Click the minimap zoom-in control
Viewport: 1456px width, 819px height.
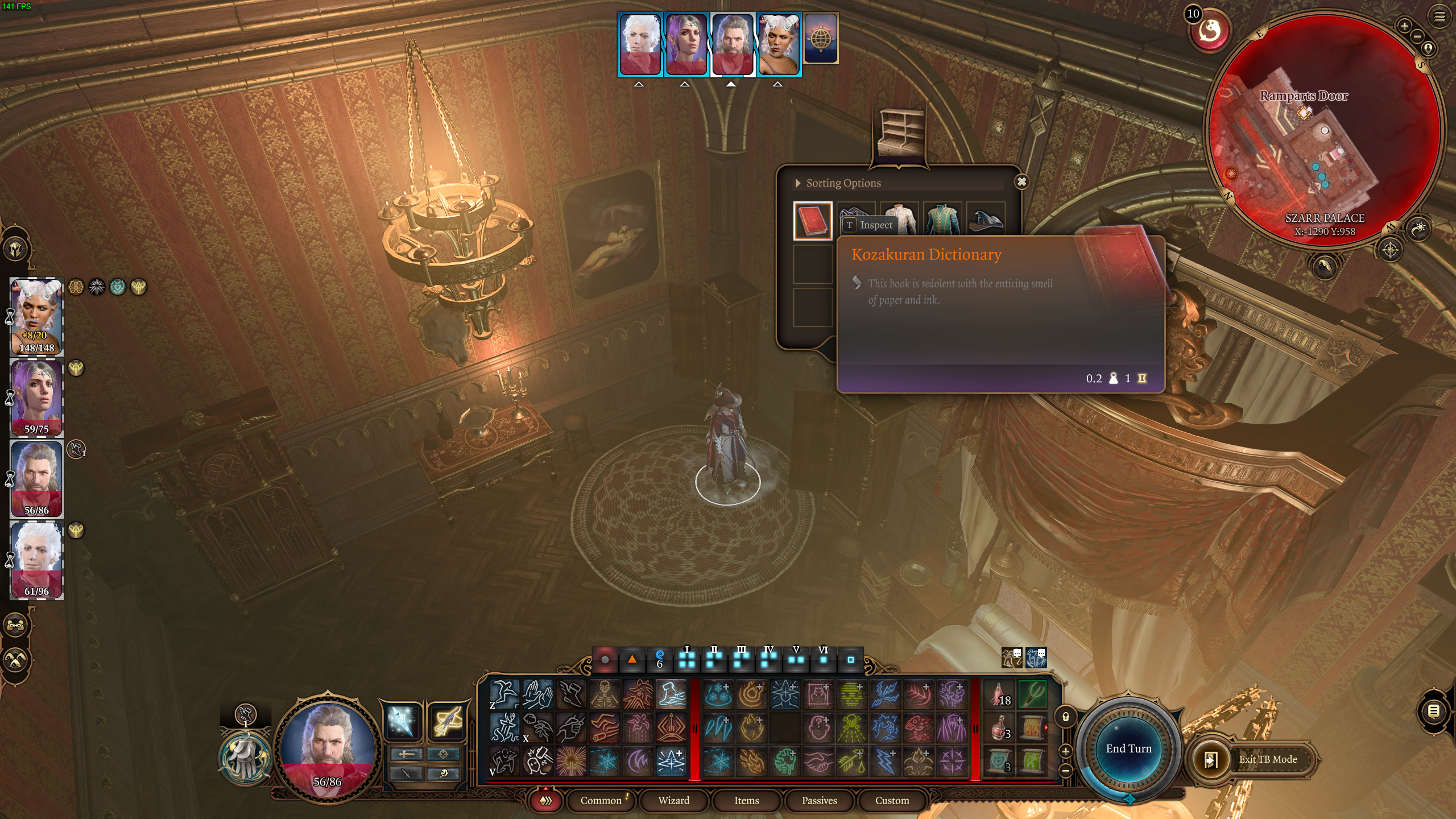click(x=1405, y=26)
